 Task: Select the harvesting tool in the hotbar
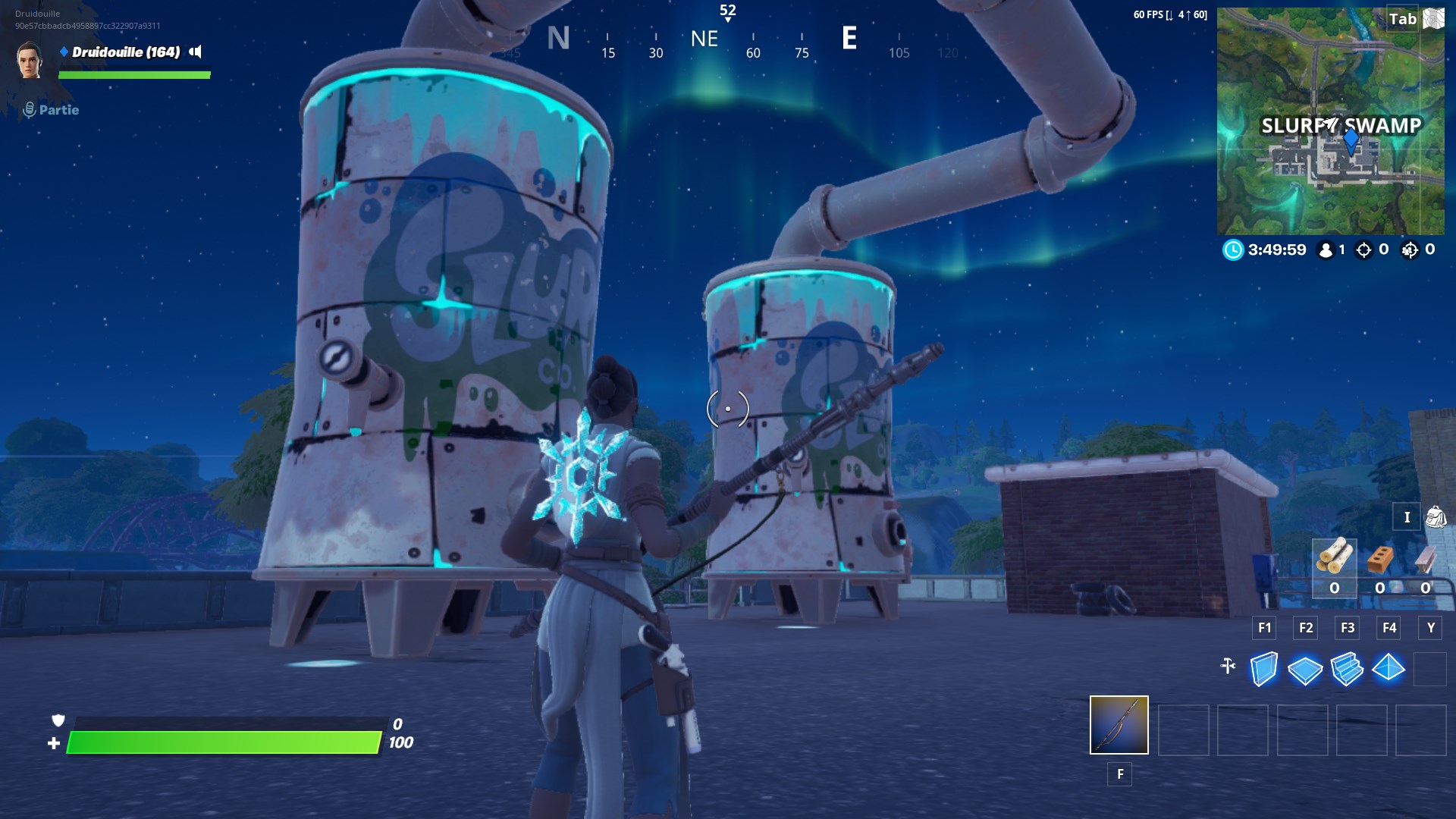coord(1119,726)
